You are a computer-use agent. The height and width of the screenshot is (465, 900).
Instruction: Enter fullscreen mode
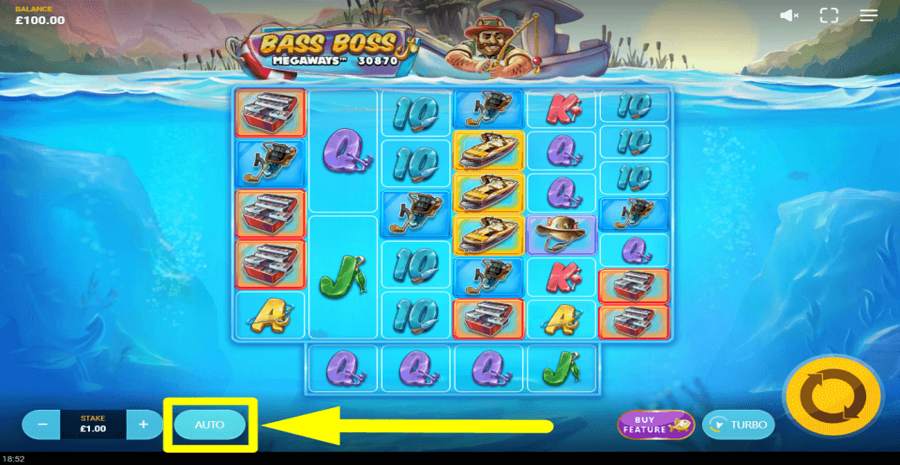(828, 16)
